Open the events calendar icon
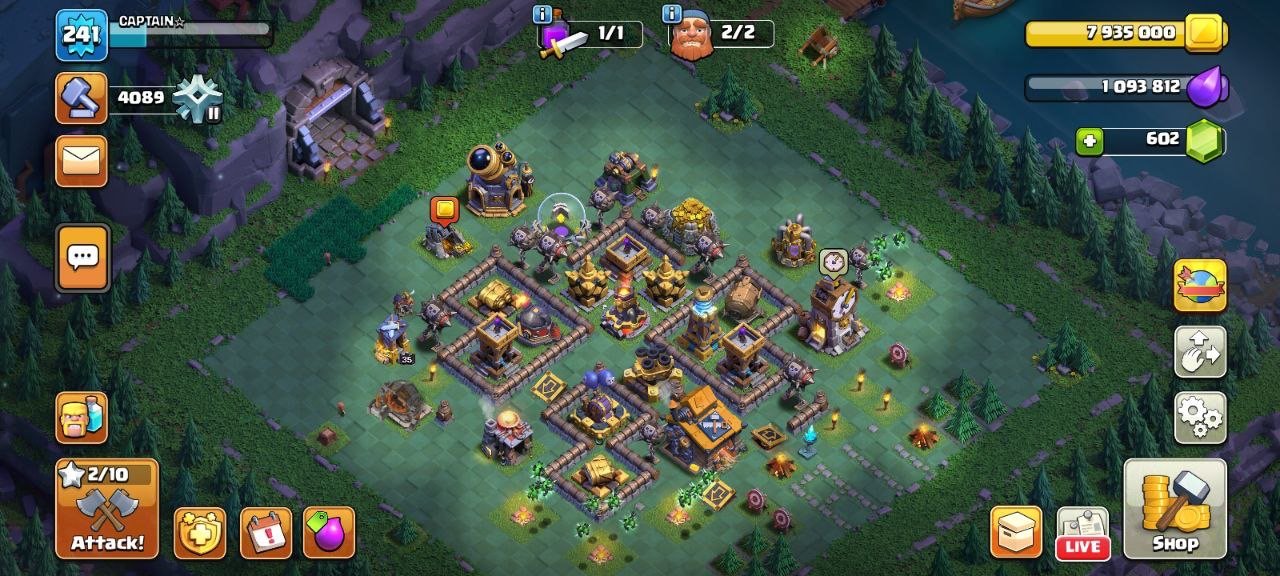This screenshot has width=1280, height=576. point(266,532)
